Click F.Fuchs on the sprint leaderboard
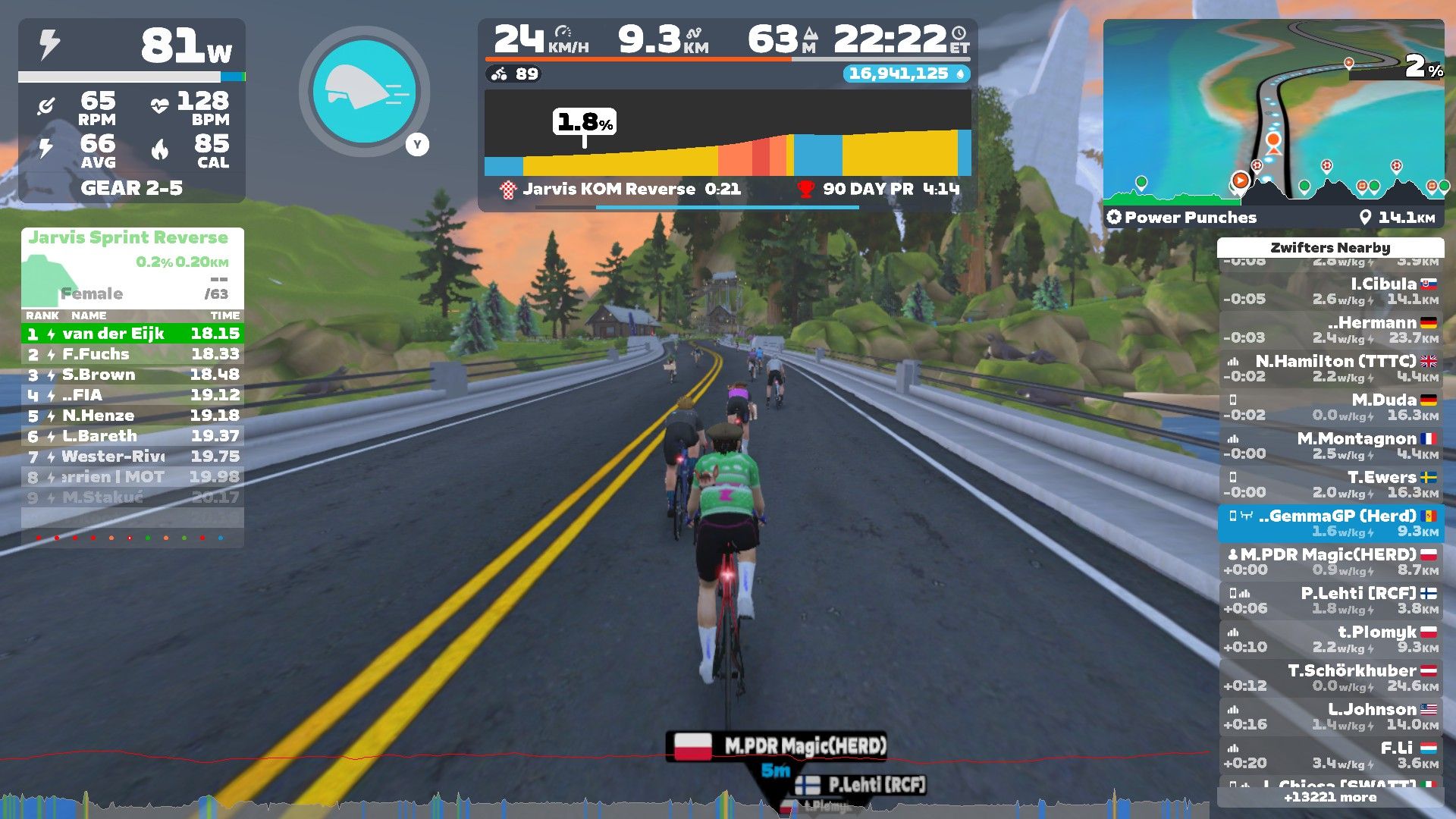The height and width of the screenshot is (819, 1456). tap(133, 354)
